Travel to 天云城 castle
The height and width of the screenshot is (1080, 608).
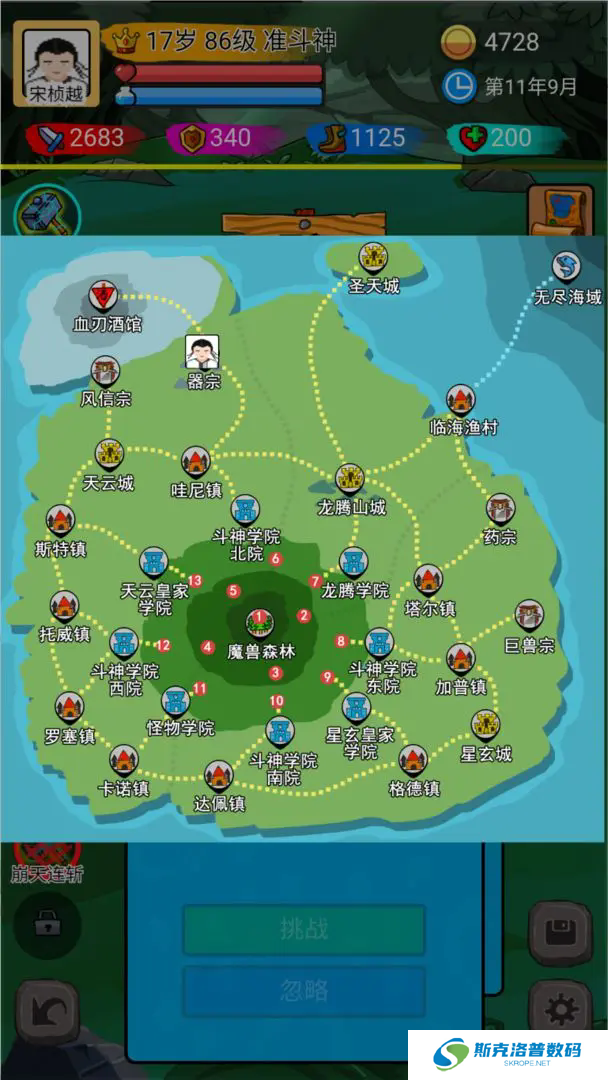(108, 456)
